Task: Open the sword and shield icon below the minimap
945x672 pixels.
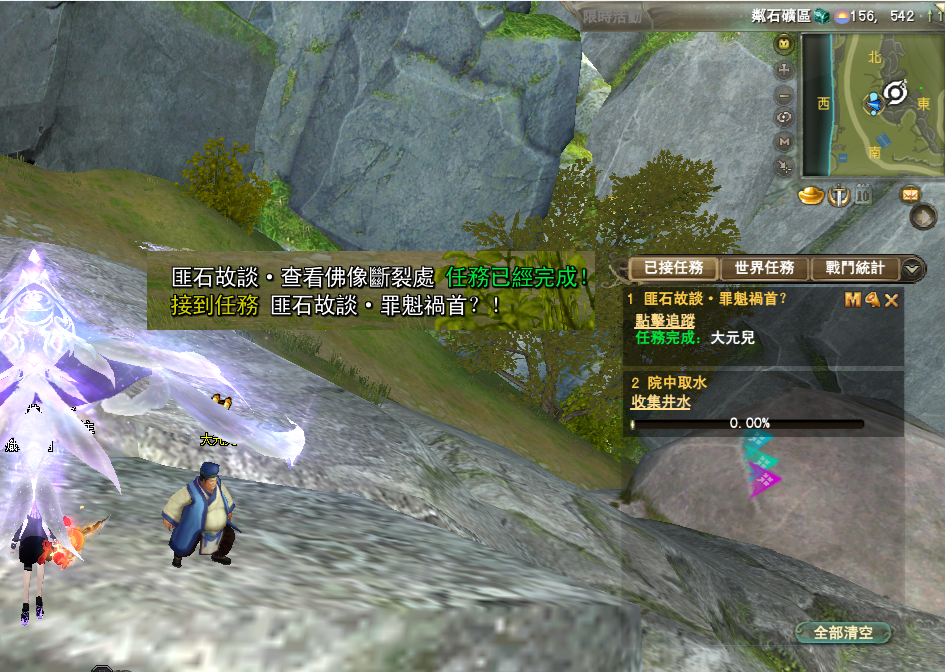Action: [x=838, y=194]
